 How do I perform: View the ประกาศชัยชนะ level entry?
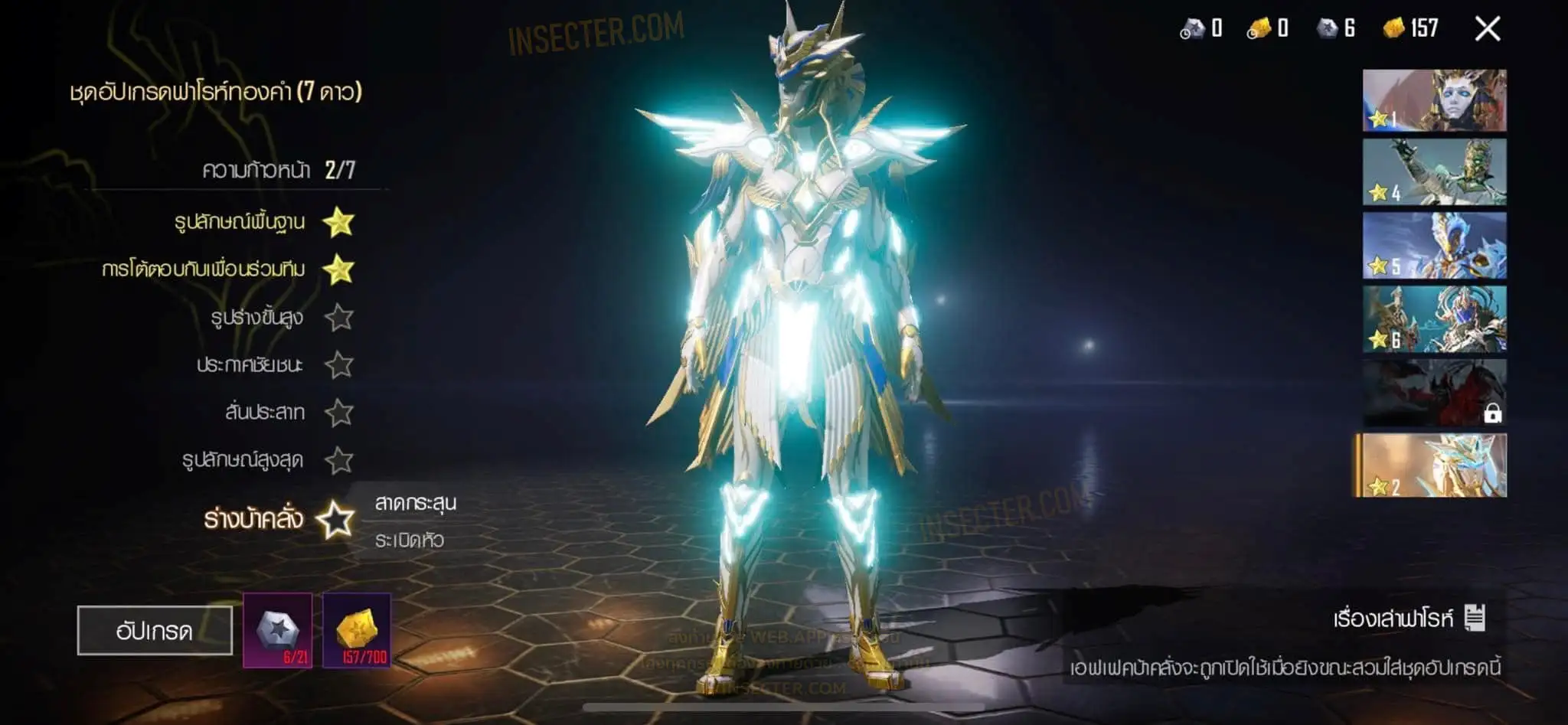click(250, 365)
